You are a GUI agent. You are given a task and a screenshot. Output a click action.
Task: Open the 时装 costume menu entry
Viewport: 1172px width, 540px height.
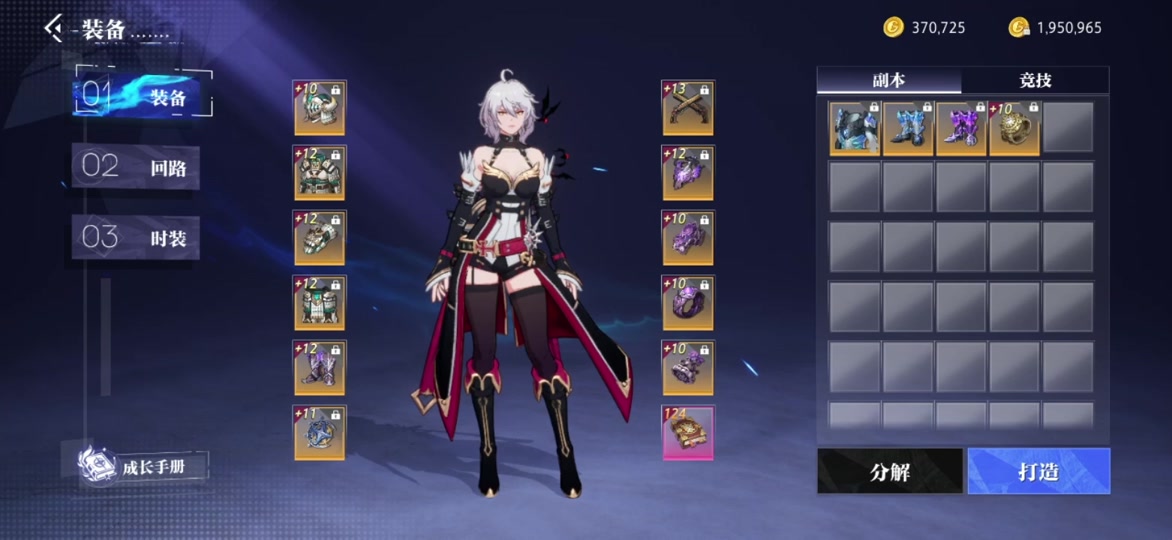click(136, 238)
